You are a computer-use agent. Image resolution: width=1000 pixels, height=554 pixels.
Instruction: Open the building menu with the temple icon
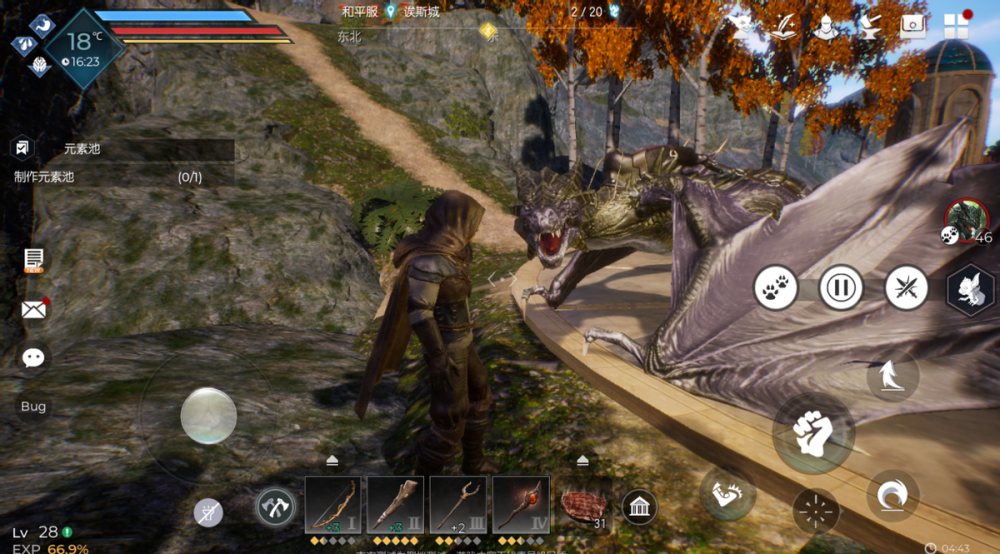pyautogui.click(x=639, y=507)
